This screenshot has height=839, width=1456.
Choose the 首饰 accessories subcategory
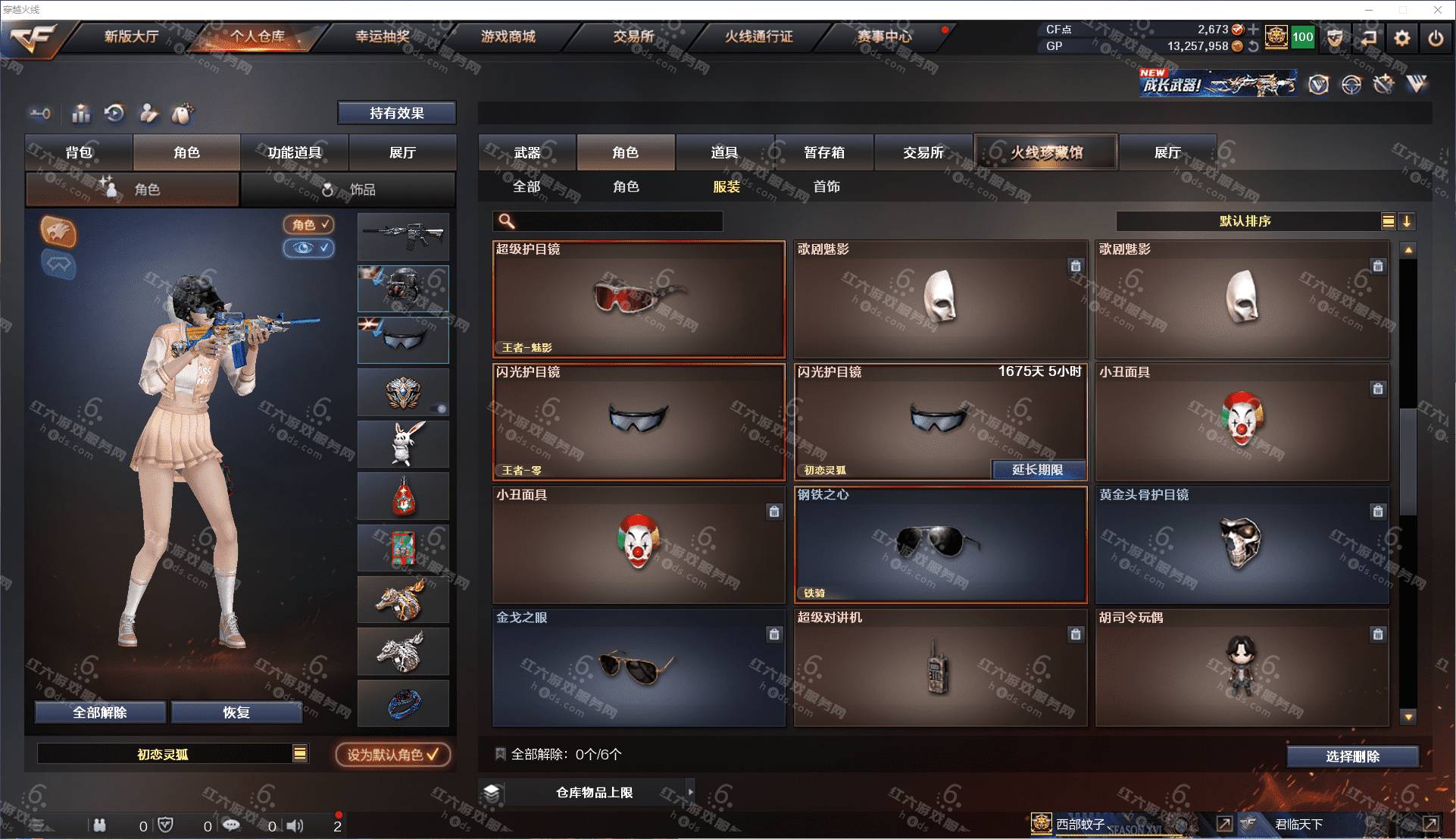pos(826,186)
